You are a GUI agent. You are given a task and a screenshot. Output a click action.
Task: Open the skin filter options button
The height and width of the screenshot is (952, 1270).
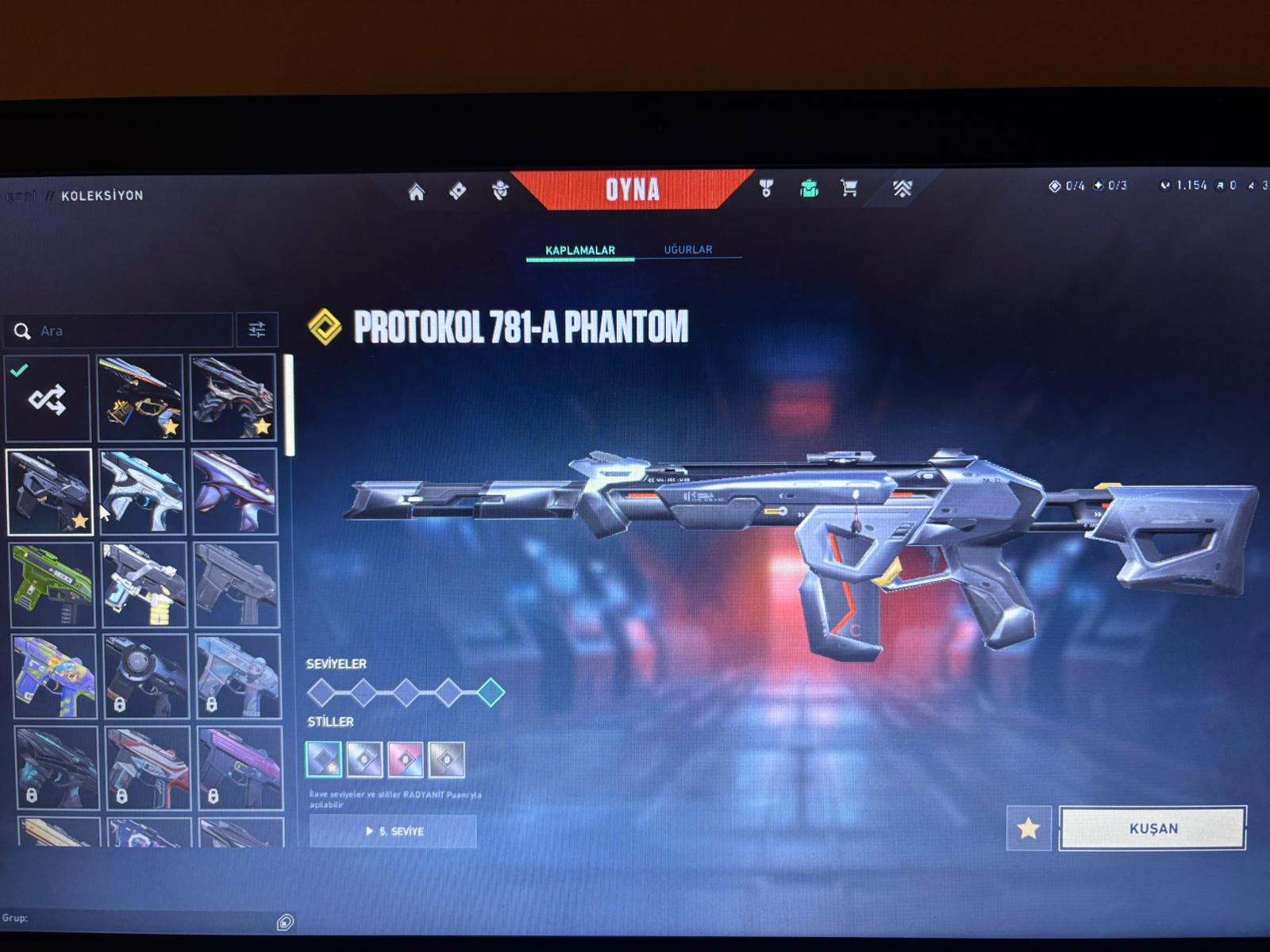click(256, 330)
